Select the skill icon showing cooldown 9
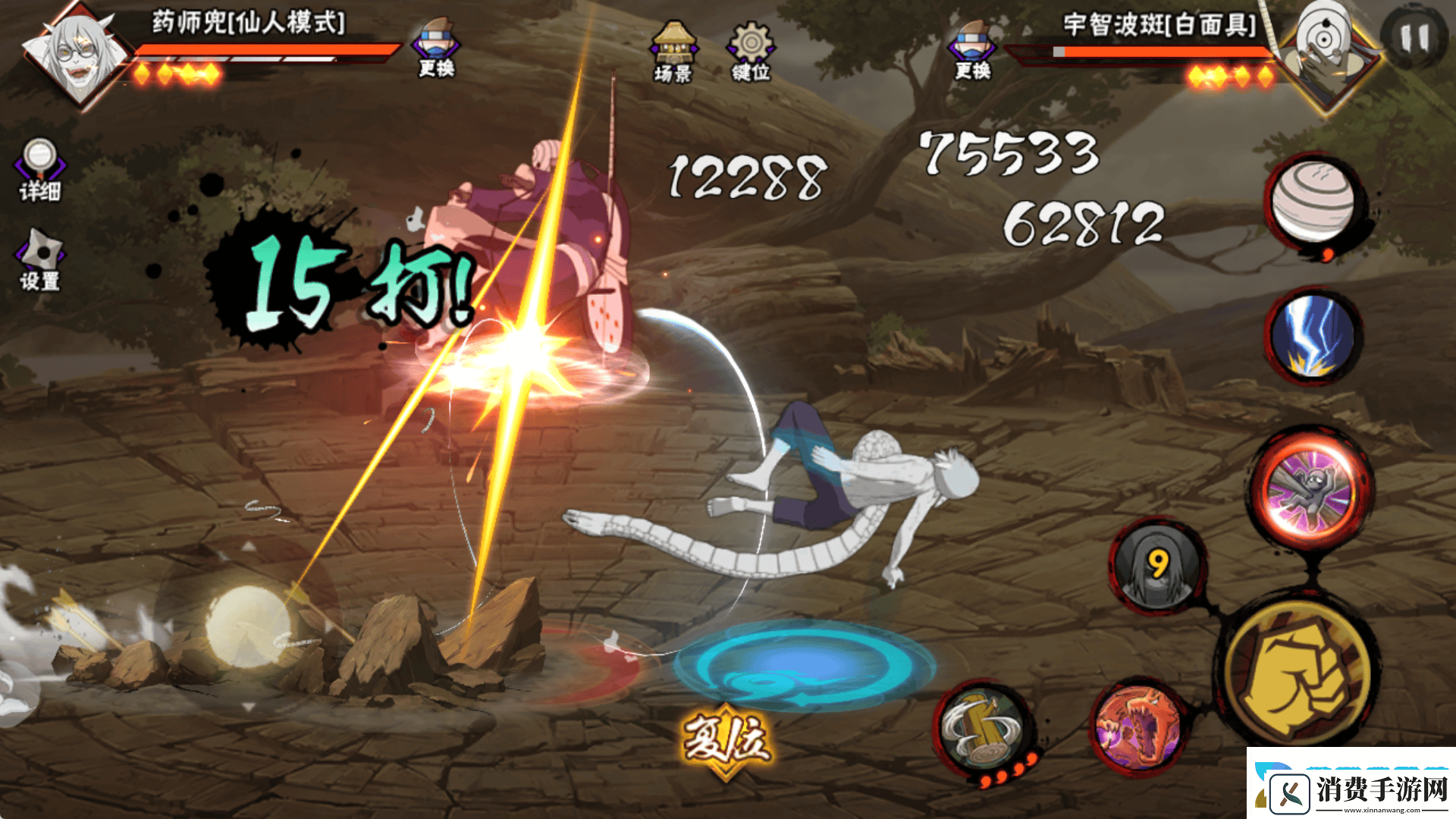Viewport: 1456px width, 819px height. coord(1157,566)
